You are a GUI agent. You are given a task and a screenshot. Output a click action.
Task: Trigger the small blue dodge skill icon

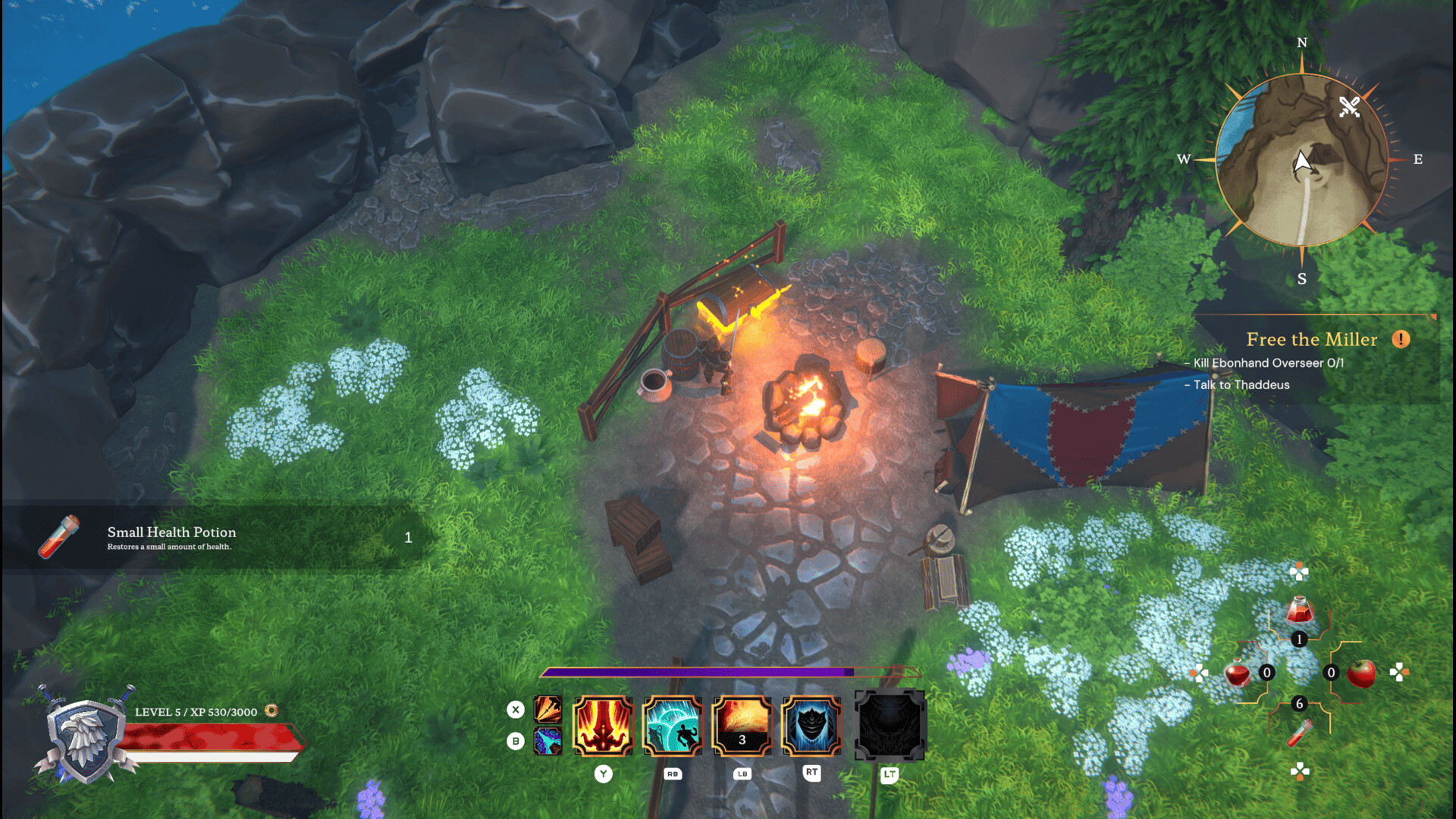pos(548,741)
